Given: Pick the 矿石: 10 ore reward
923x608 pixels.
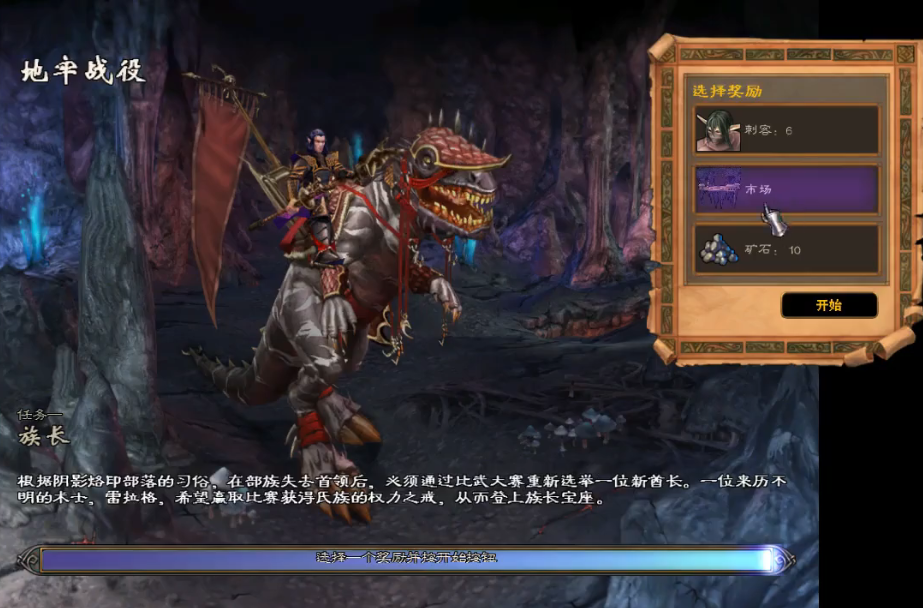Looking at the screenshot, I should [787, 249].
